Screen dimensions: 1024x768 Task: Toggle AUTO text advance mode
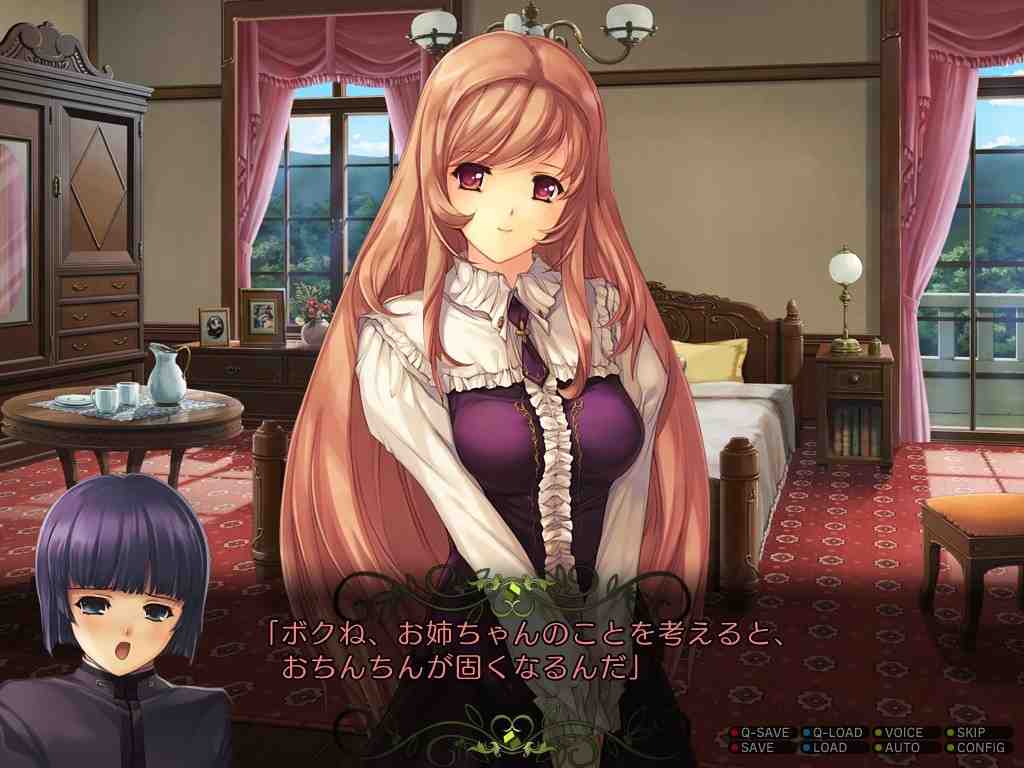pyautogui.click(x=902, y=747)
